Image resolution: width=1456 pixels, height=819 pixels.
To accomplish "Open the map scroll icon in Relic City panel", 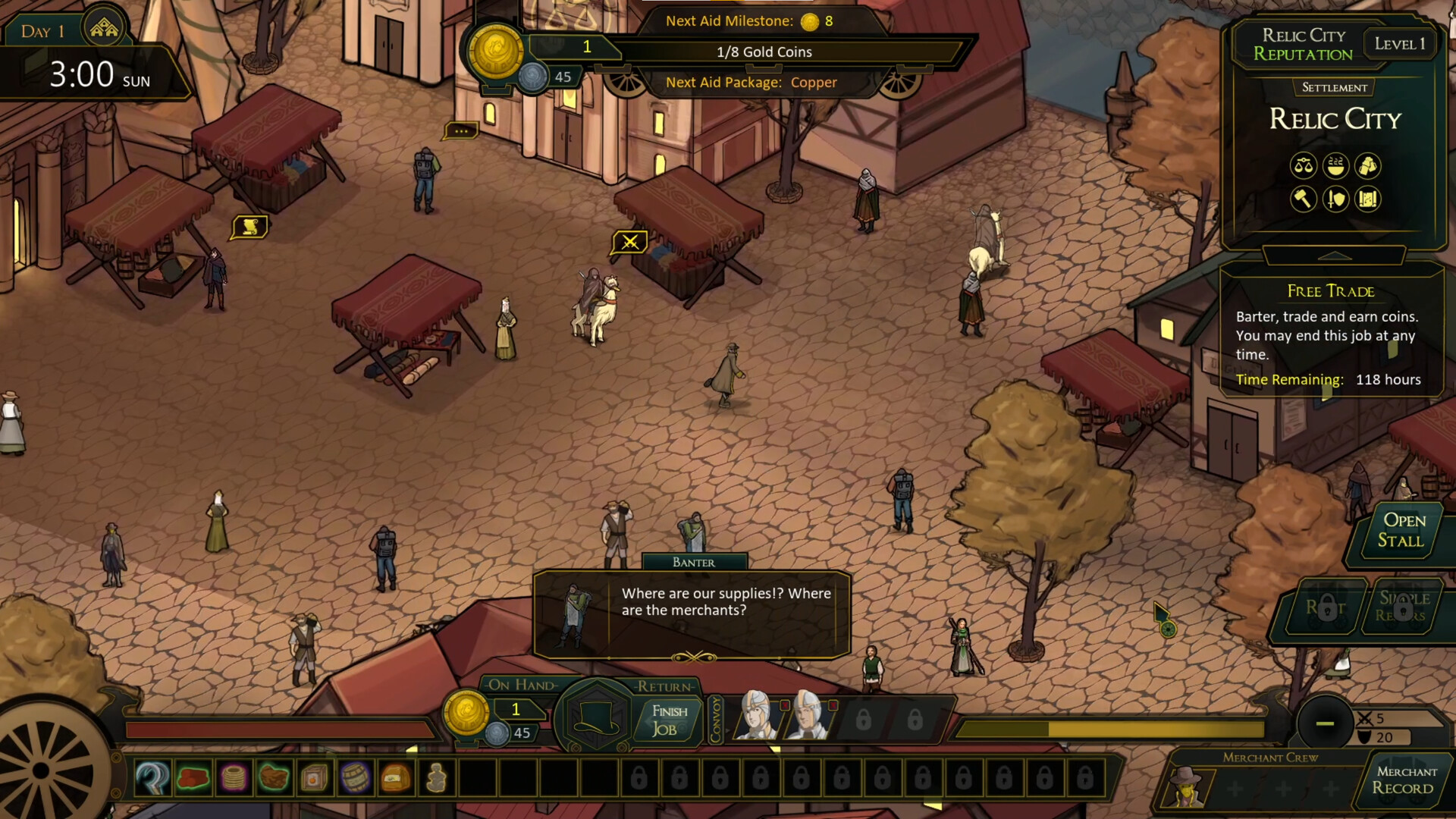I will point(1367,200).
